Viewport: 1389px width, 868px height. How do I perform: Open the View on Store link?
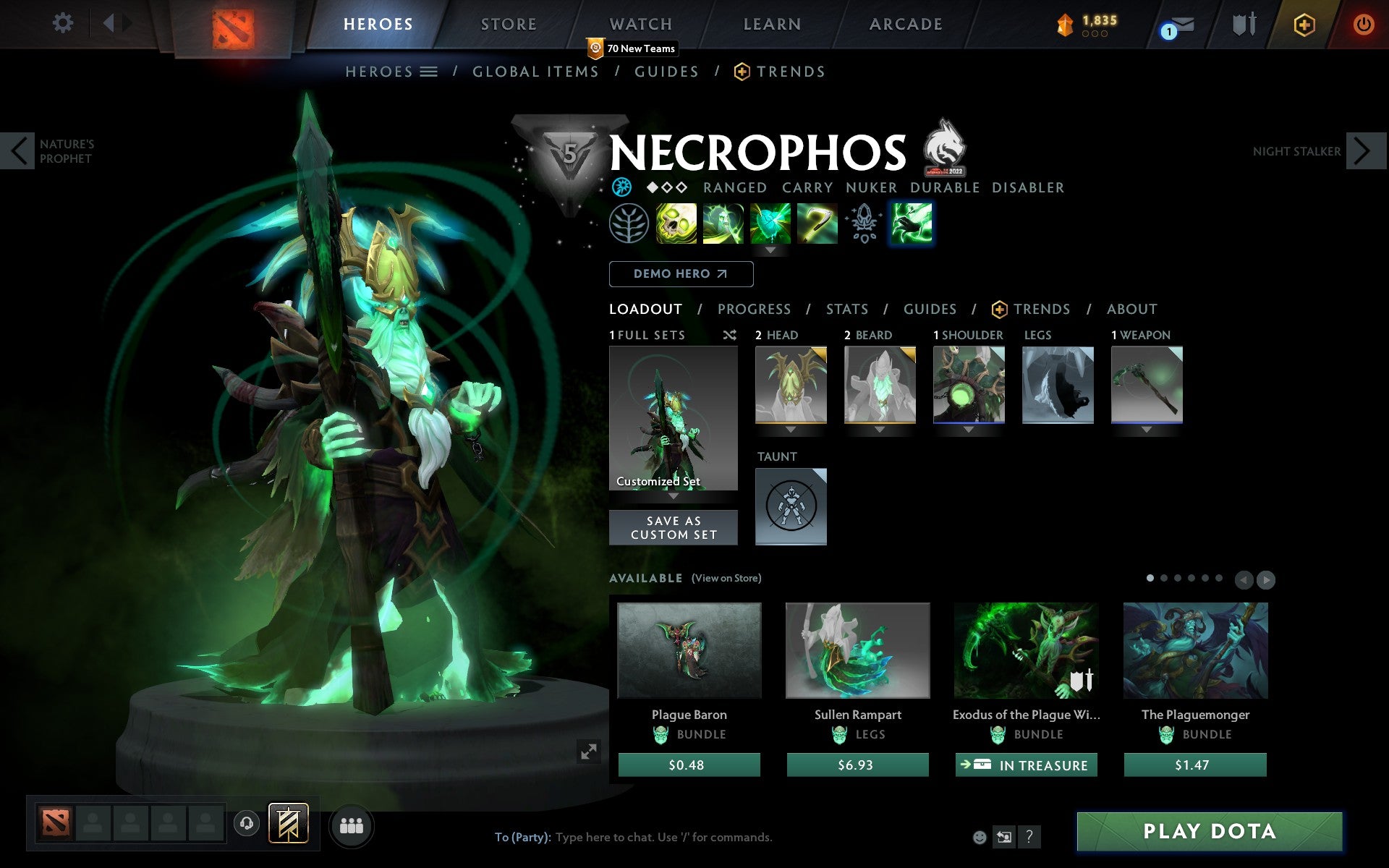[x=726, y=578]
